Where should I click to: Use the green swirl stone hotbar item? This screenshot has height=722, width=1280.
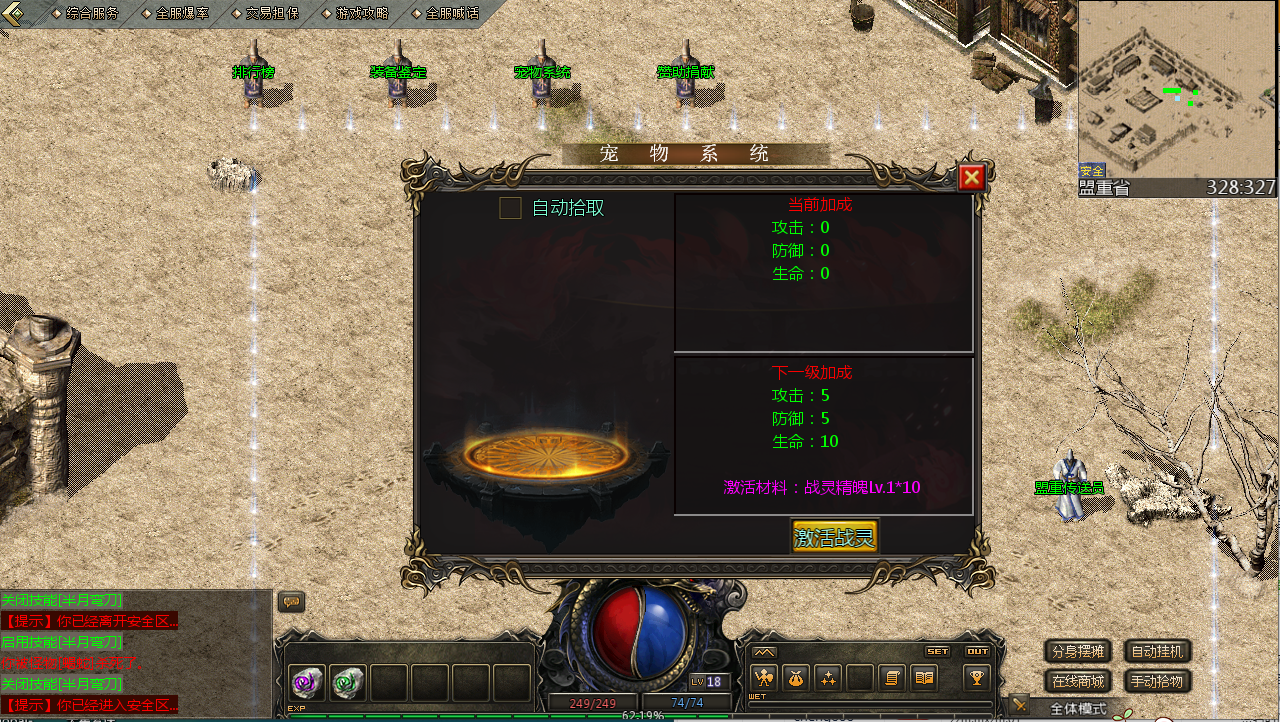[x=347, y=683]
